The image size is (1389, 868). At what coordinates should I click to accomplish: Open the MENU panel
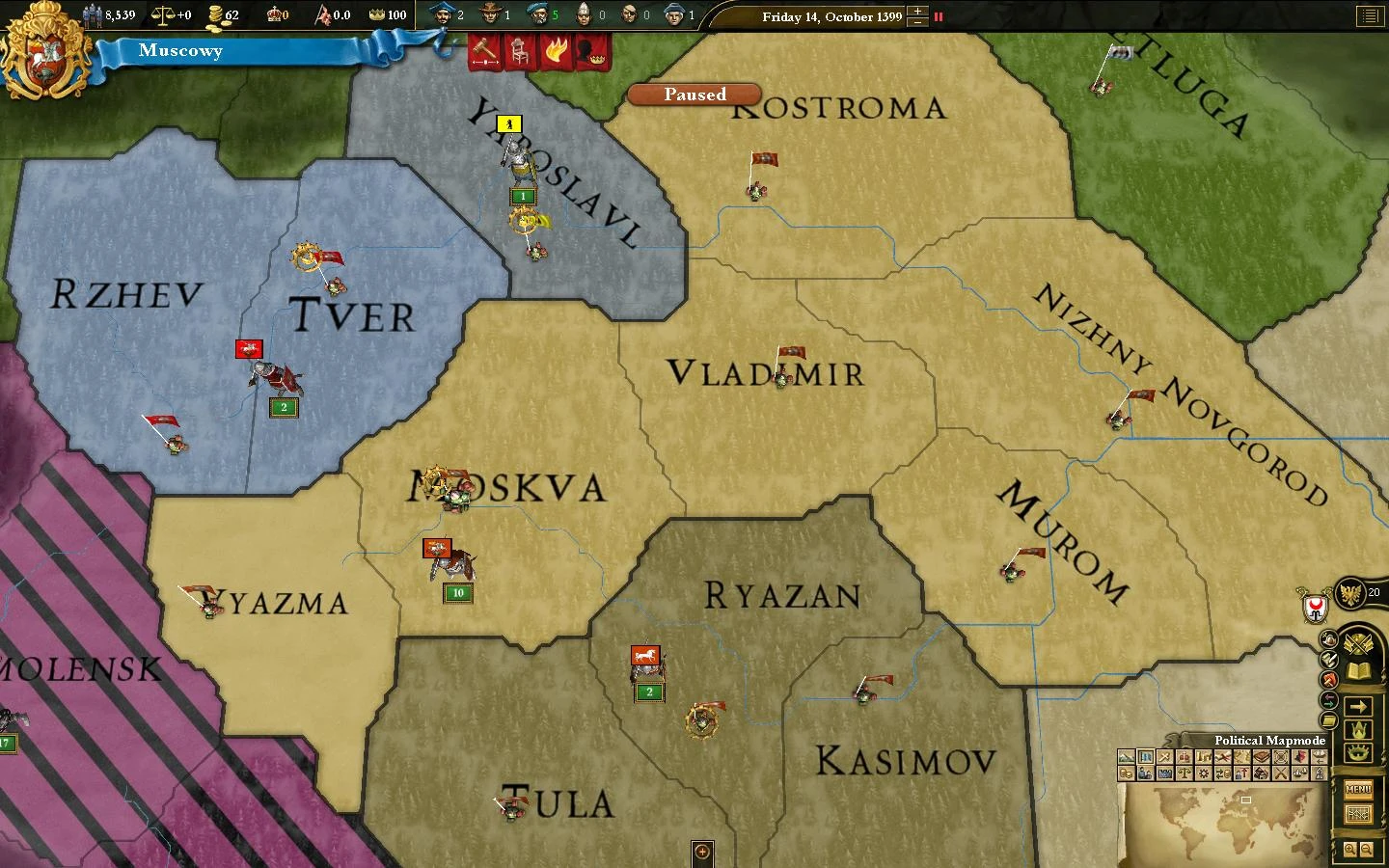tap(1360, 789)
